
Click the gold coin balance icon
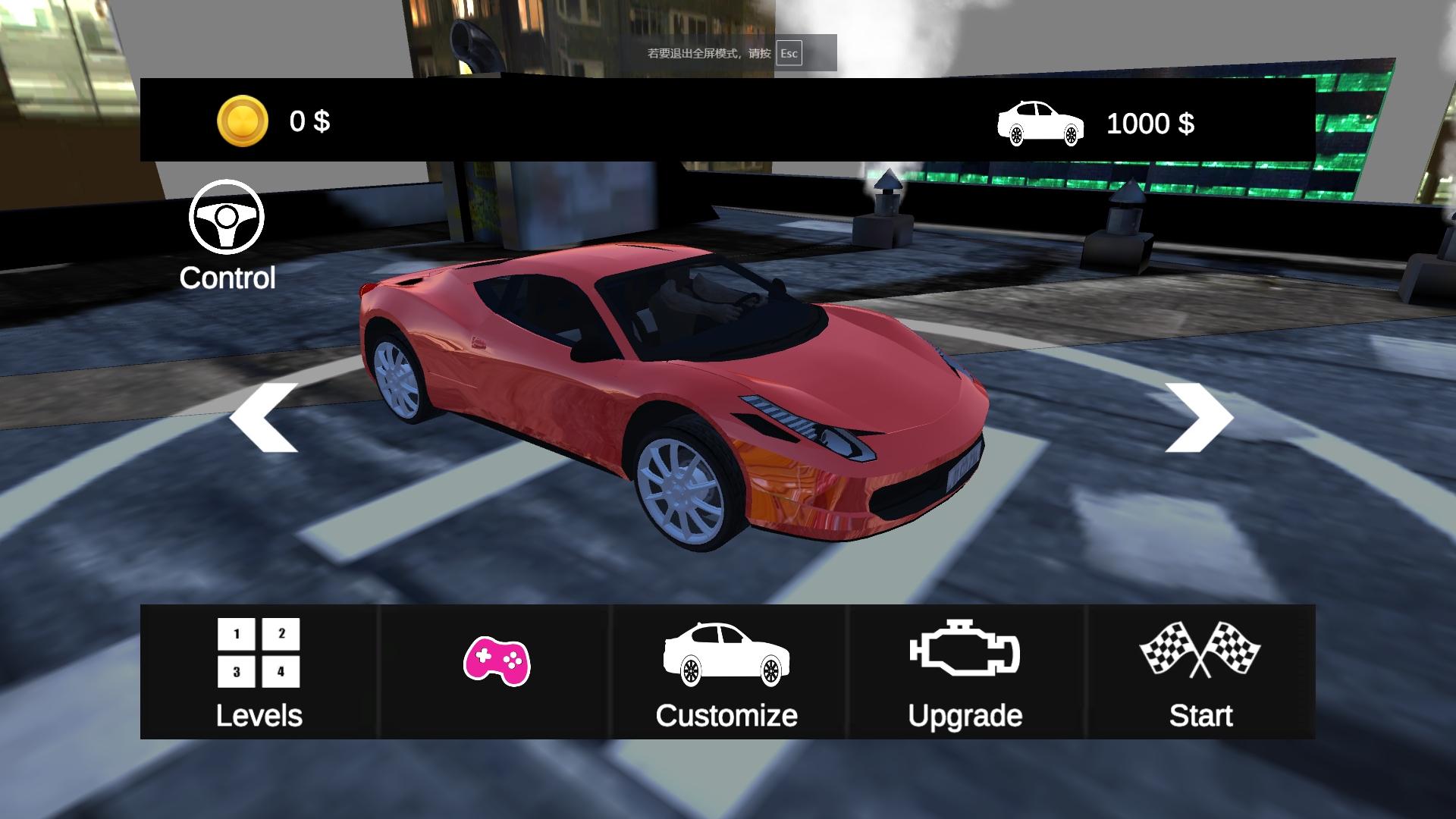[243, 121]
